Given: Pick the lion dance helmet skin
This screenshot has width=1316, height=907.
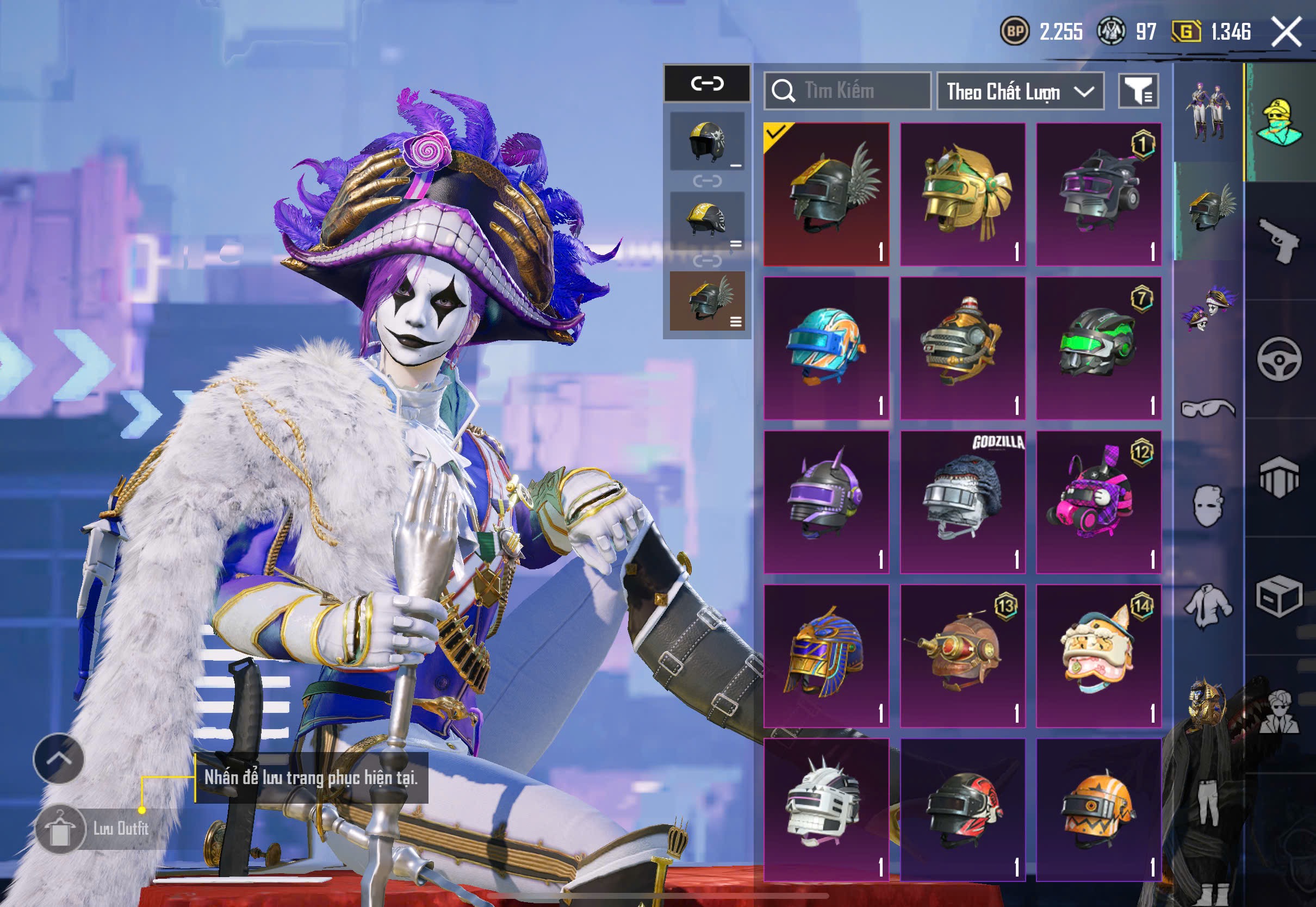Looking at the screenshot, I should click(1098, 656).
